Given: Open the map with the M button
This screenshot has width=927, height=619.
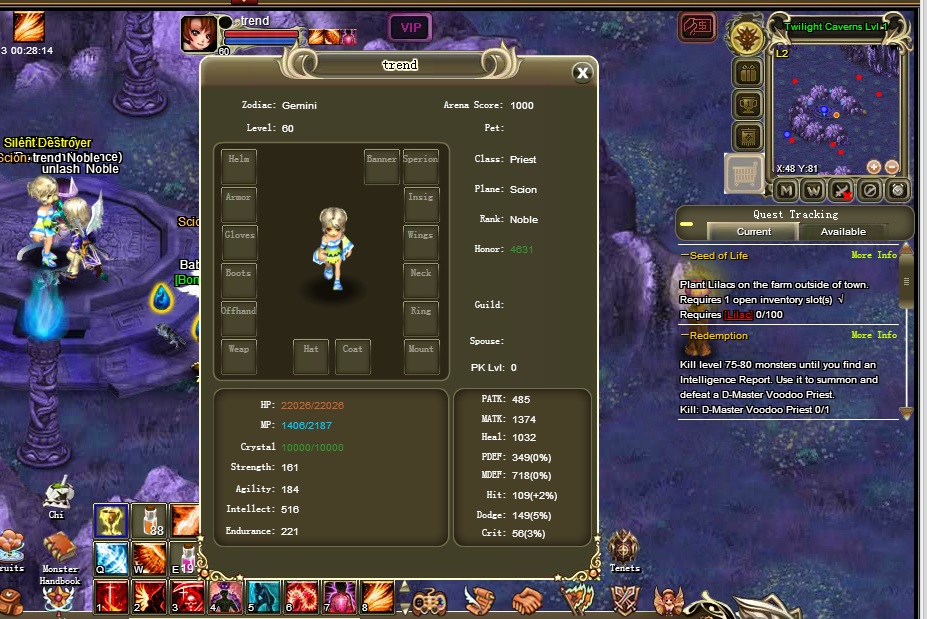Looking at the screenshot, I should [786, 190].
